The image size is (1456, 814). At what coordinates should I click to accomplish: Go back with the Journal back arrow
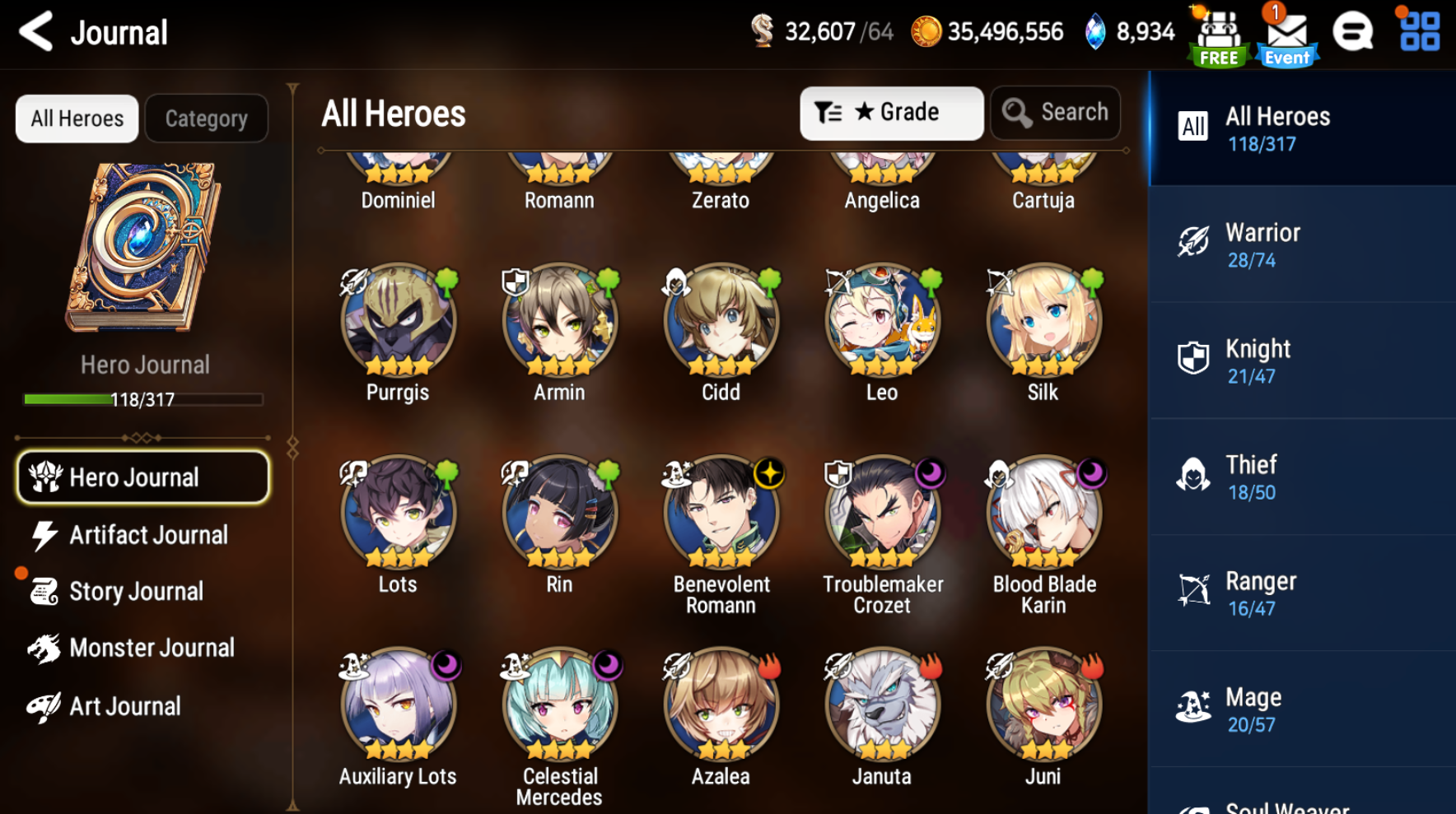(x=35, y=31)
